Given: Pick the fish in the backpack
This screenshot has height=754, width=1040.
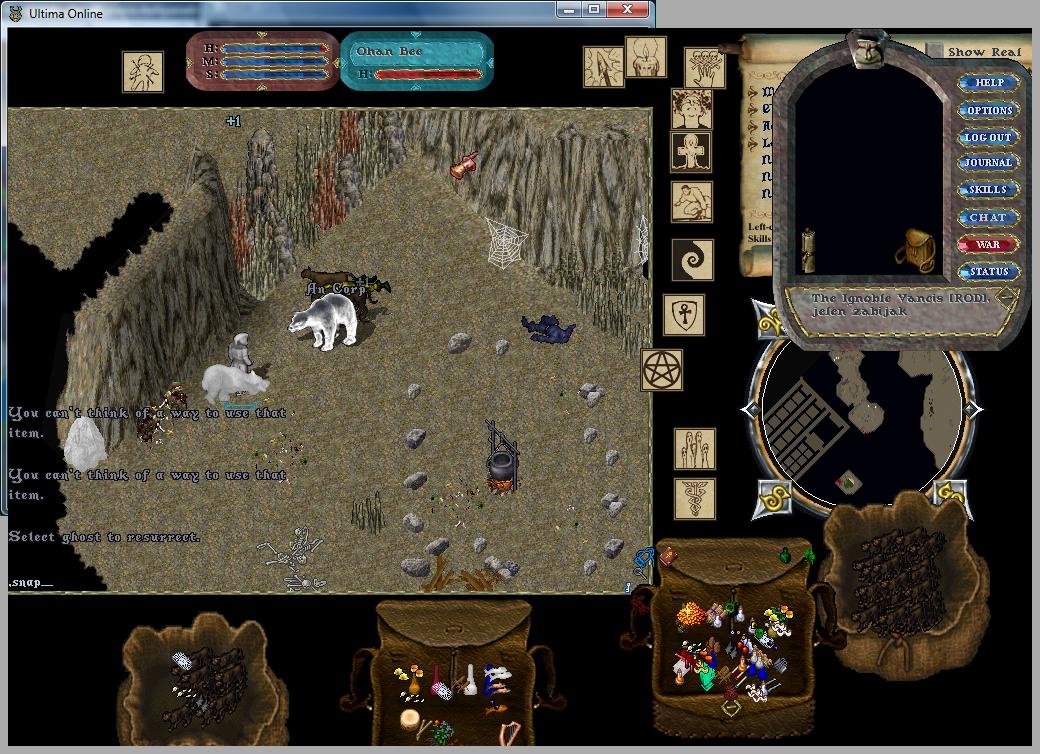Looking at the screenshot, I should click(x=495, y=707).
